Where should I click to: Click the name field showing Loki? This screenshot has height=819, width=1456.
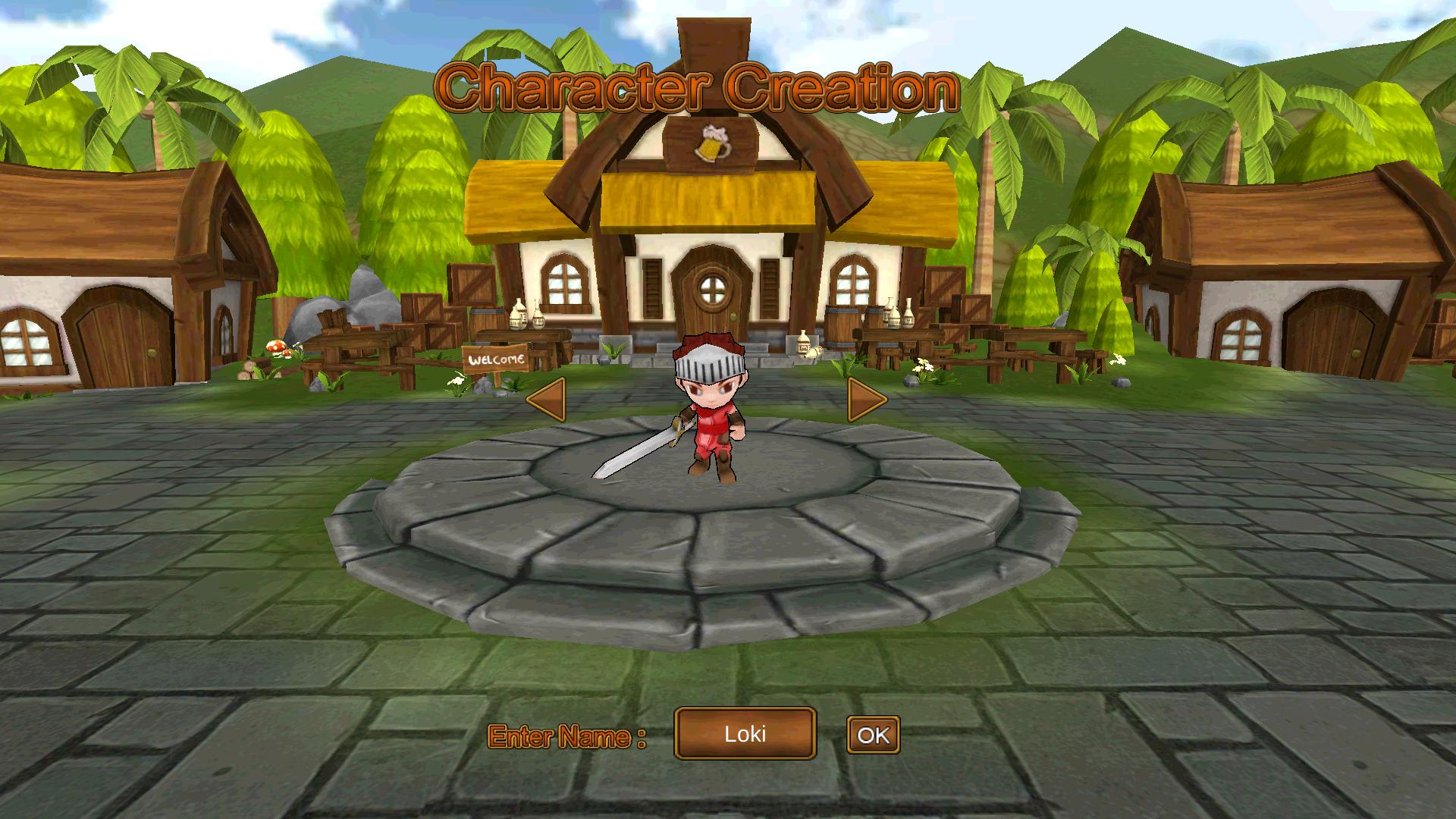tap(744, 734)
